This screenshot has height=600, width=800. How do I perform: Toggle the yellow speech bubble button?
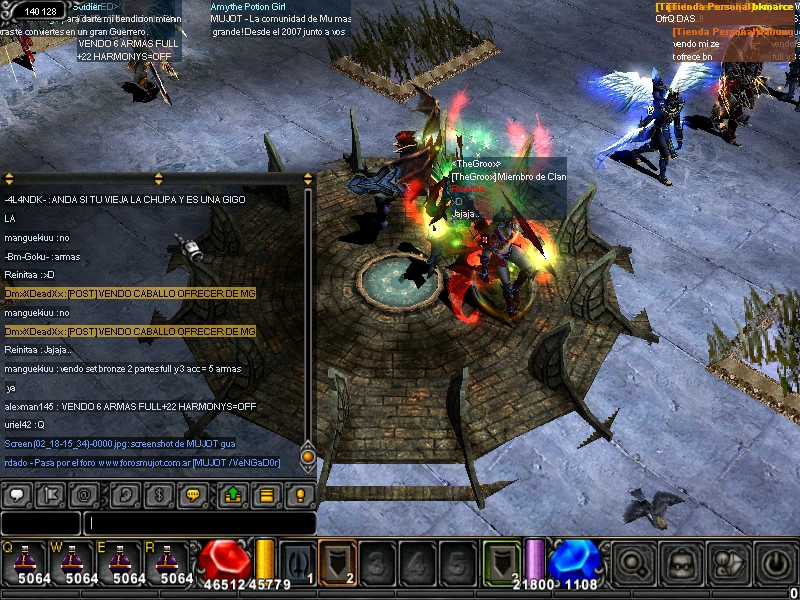pyautogui.click(x=194, y=495)
